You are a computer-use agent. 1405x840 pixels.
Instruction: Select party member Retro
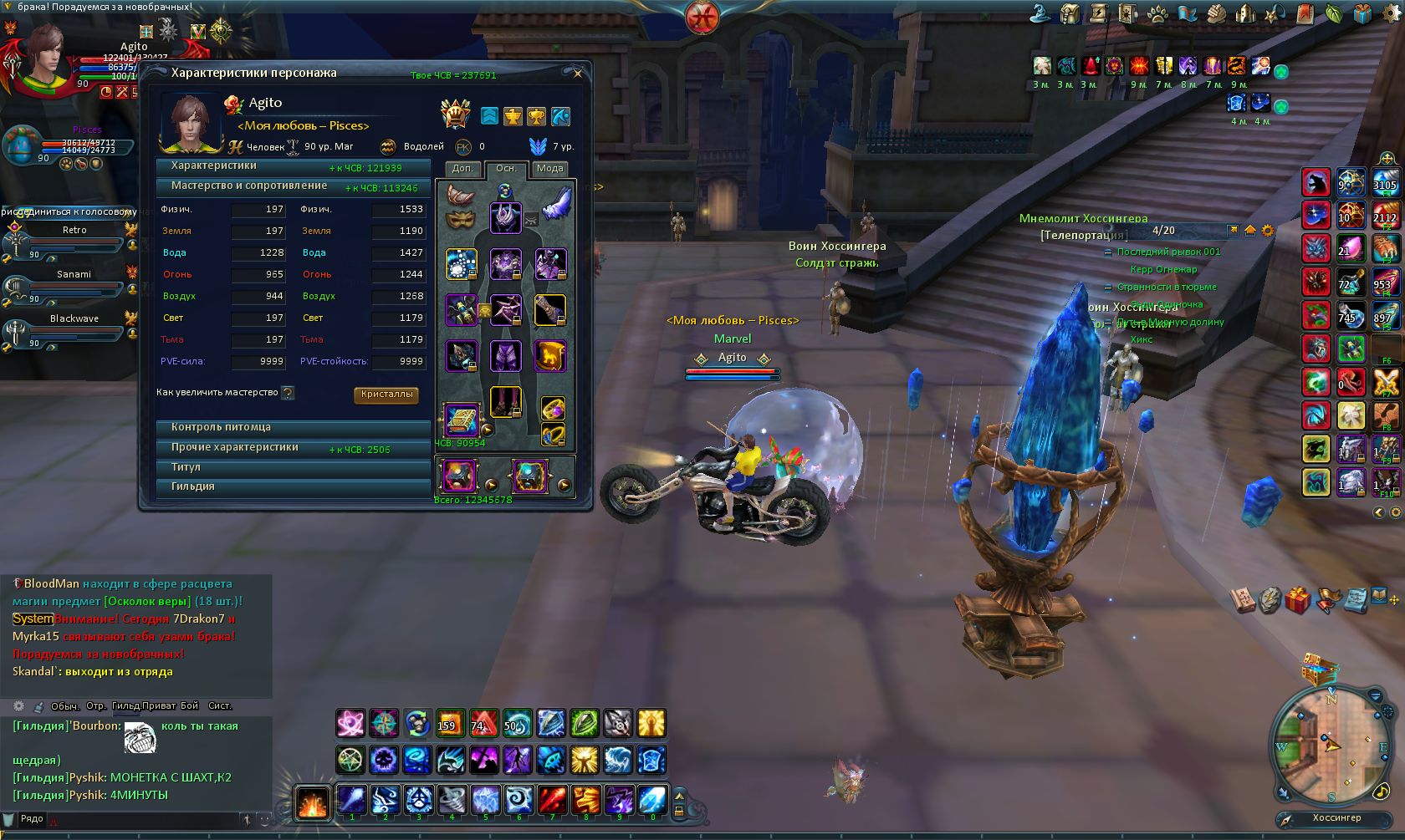click(74, 231)
